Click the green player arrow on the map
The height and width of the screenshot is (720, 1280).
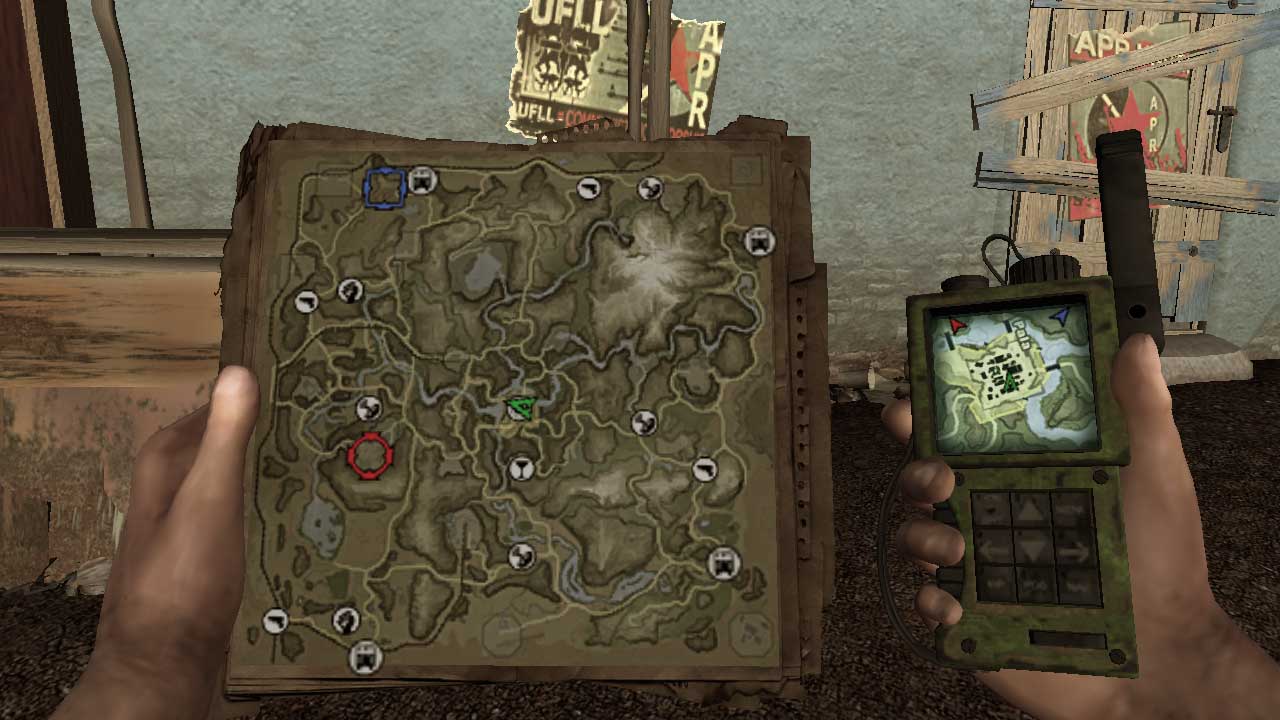click(x=520, y=406)
